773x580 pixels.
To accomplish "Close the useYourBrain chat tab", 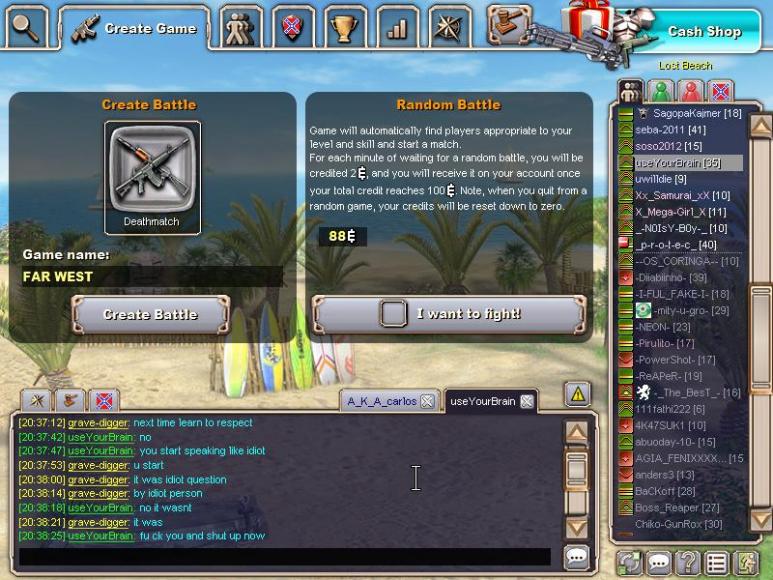I will pyautogui.click(x=527, y=401).
